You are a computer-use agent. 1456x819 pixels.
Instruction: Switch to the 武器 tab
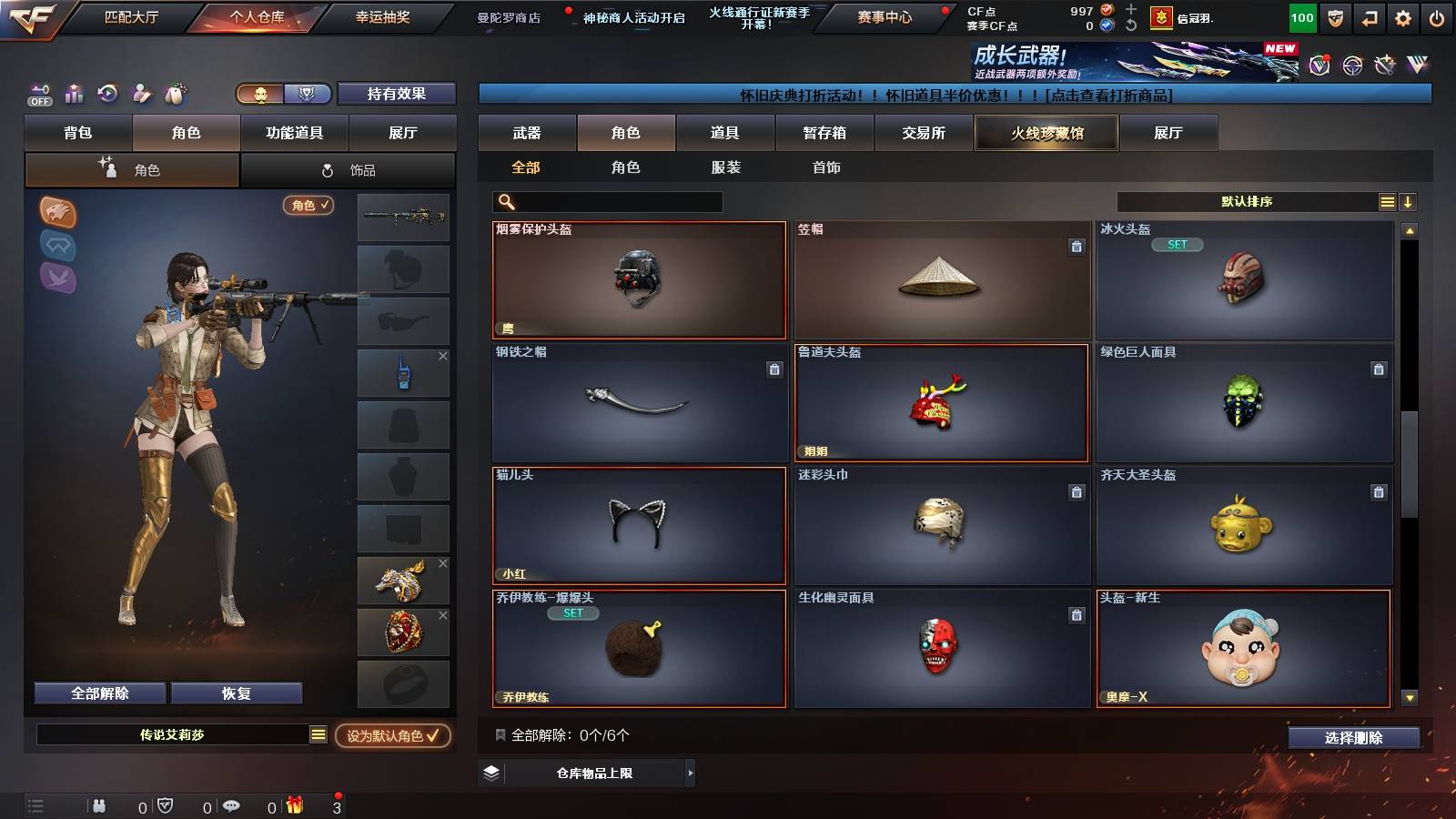click(x=528, y=132)
